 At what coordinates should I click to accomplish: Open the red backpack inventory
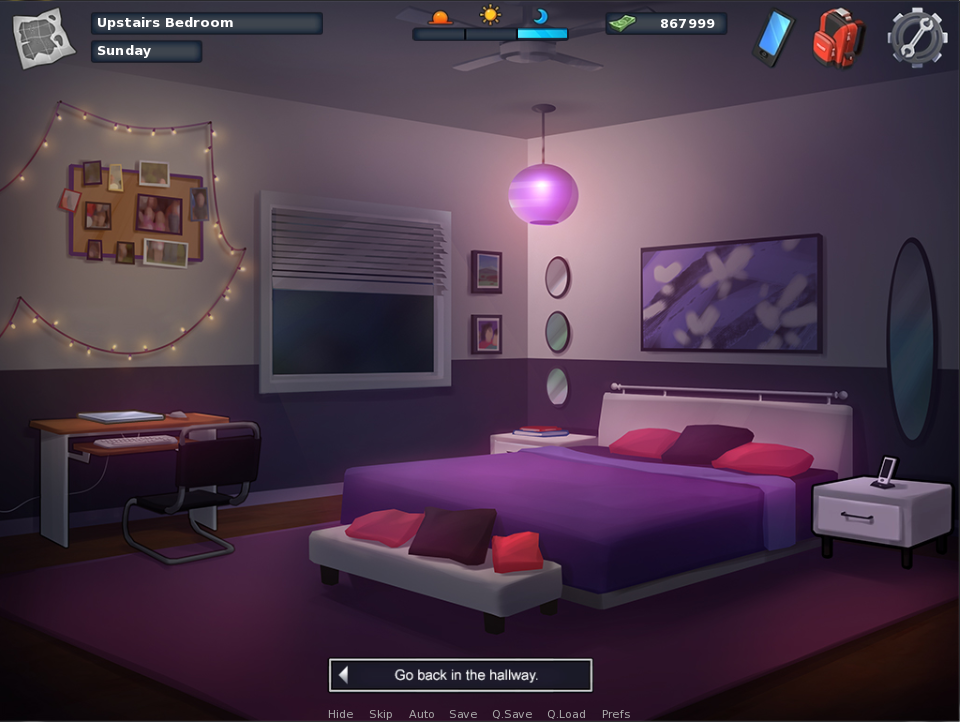point(837,38)
